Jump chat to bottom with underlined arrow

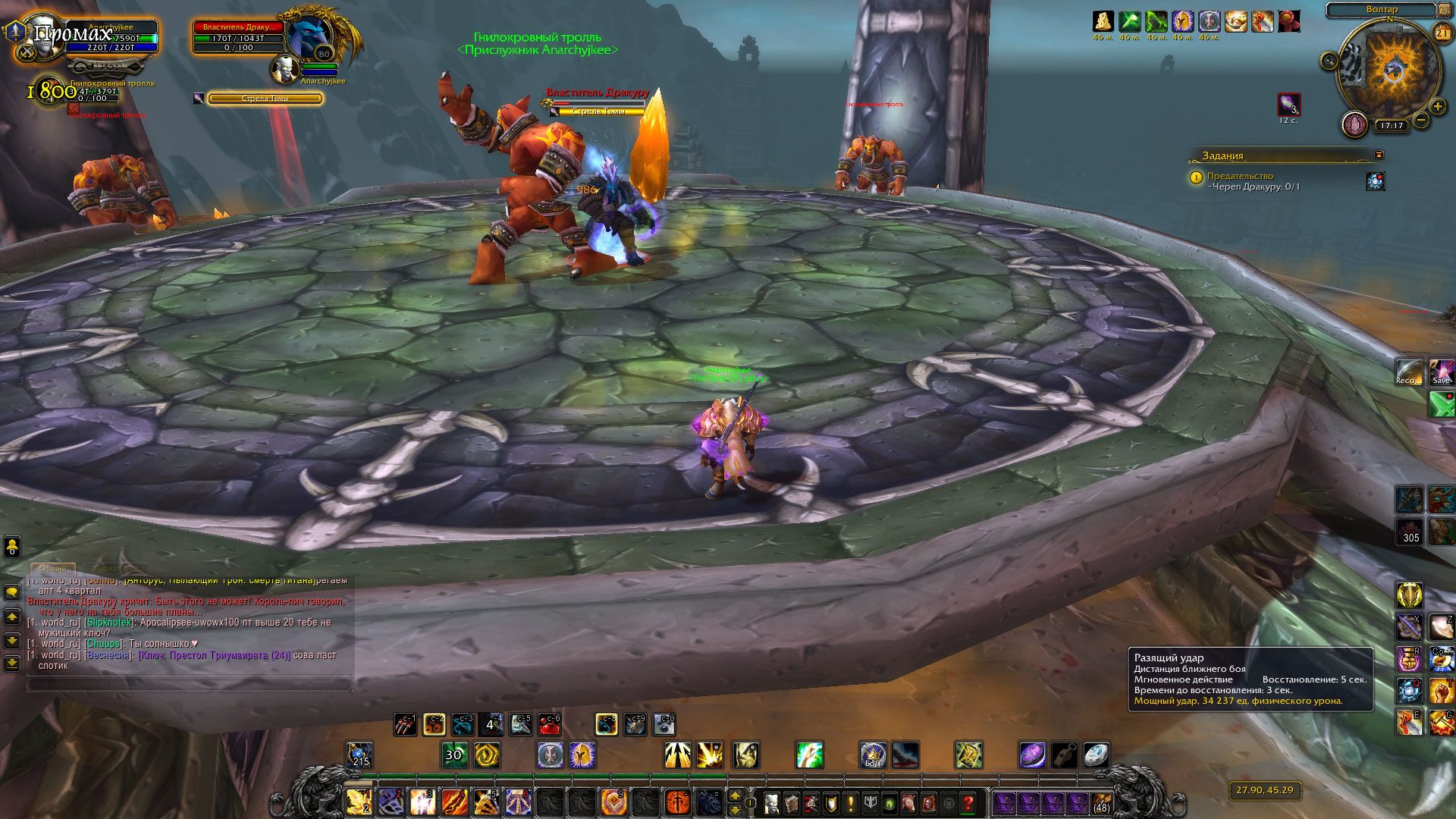[x=12, y=663]
